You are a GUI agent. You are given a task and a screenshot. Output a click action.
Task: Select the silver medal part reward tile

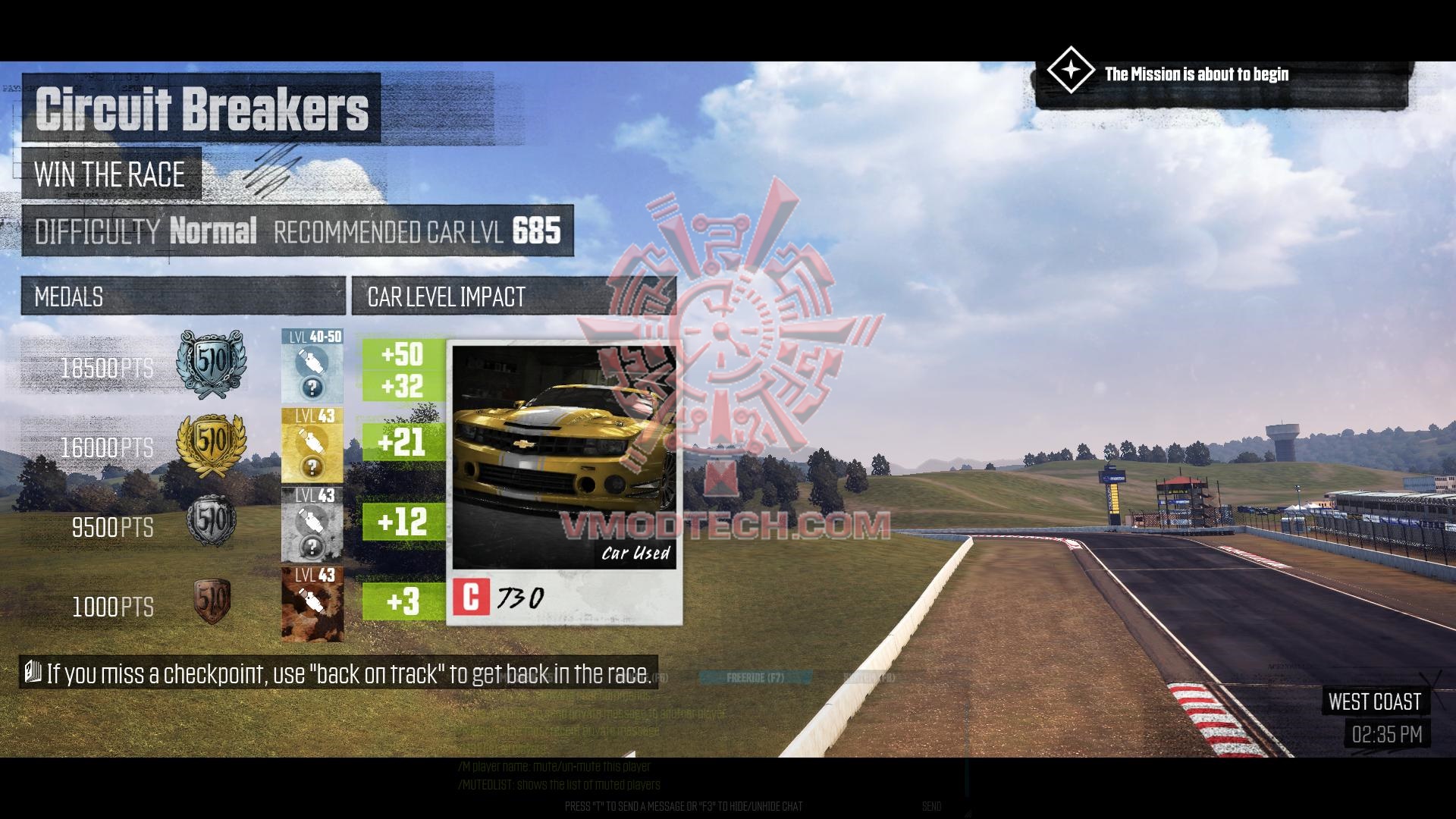pos(312,525)
